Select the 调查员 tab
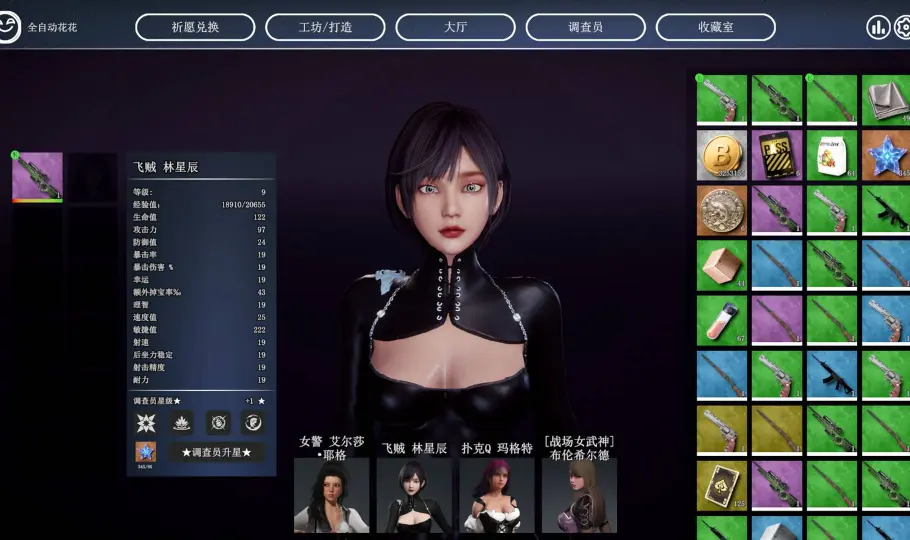The image size is (910, 540). (585, 27)
